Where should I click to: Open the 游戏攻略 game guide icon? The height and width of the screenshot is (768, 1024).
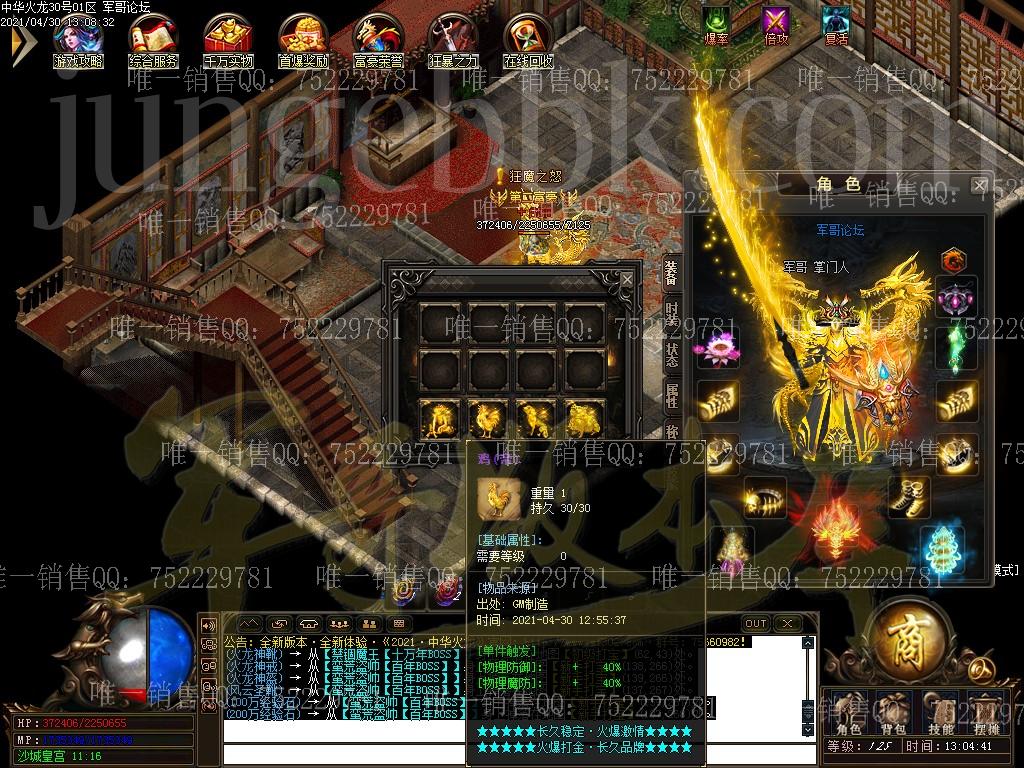pos(78,36)
